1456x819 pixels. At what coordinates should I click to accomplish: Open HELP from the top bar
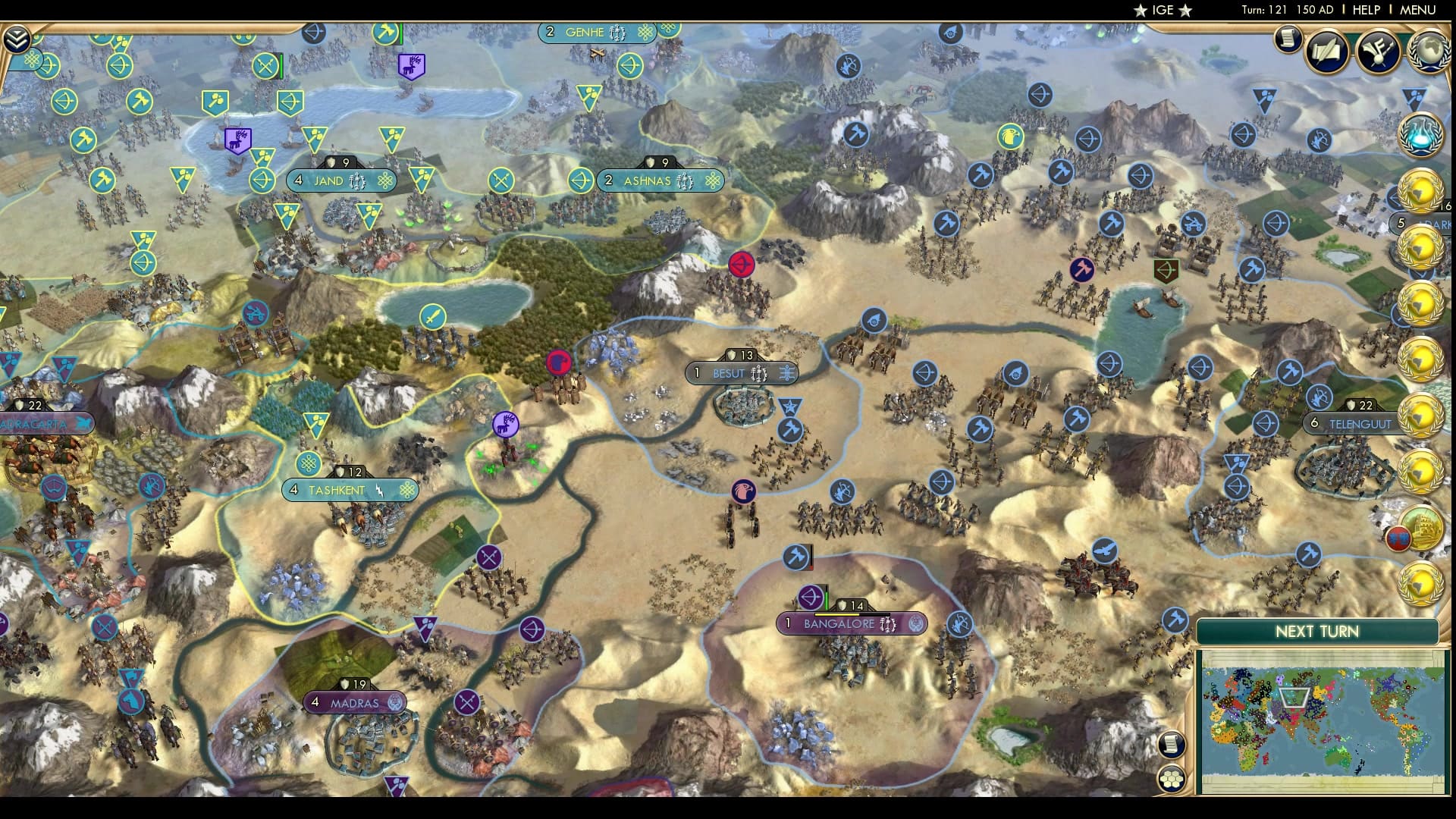pyautogui.click(x=1365, y=10)
